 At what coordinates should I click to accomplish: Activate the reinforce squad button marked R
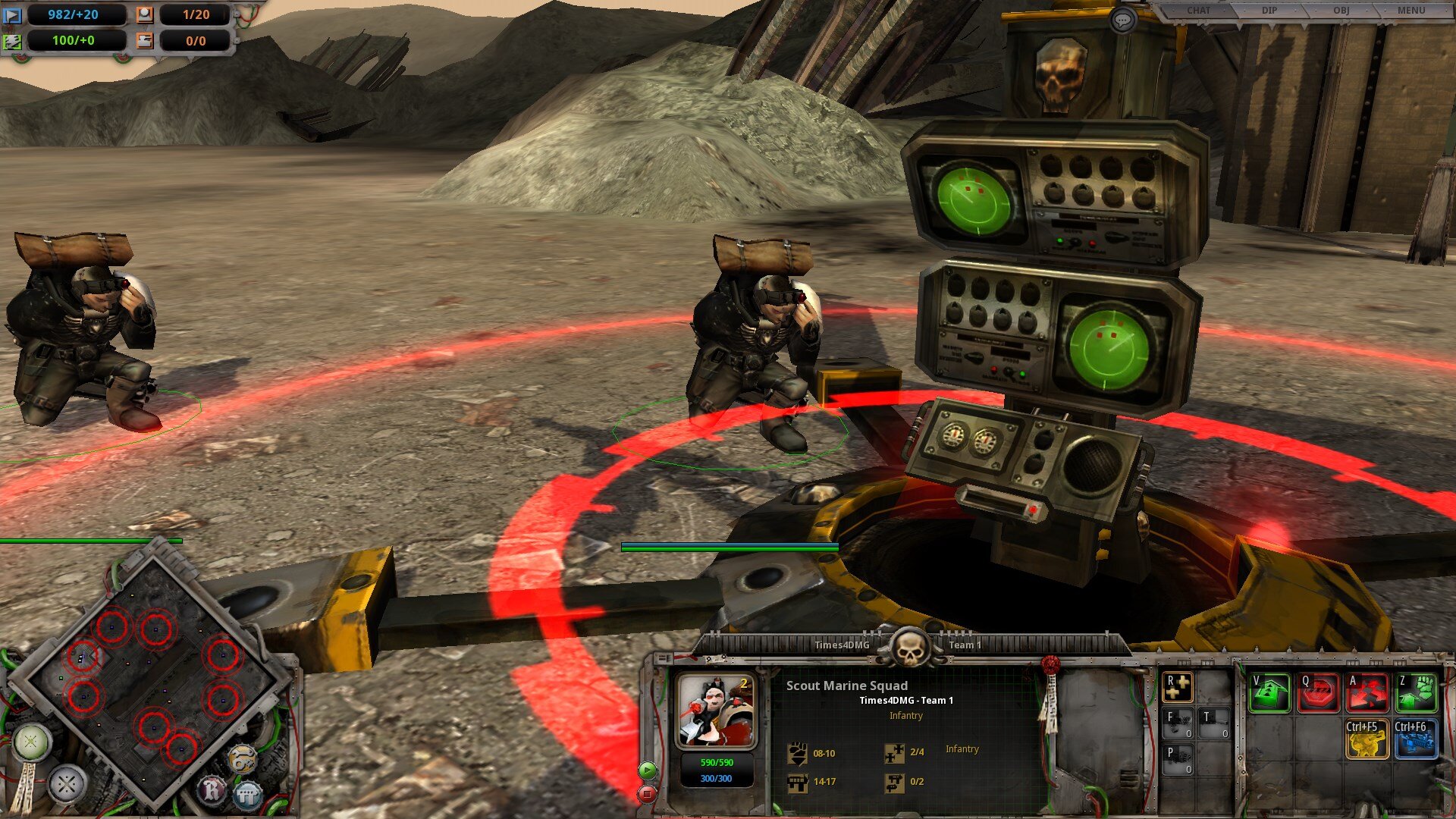click(x=1178, y=687)
